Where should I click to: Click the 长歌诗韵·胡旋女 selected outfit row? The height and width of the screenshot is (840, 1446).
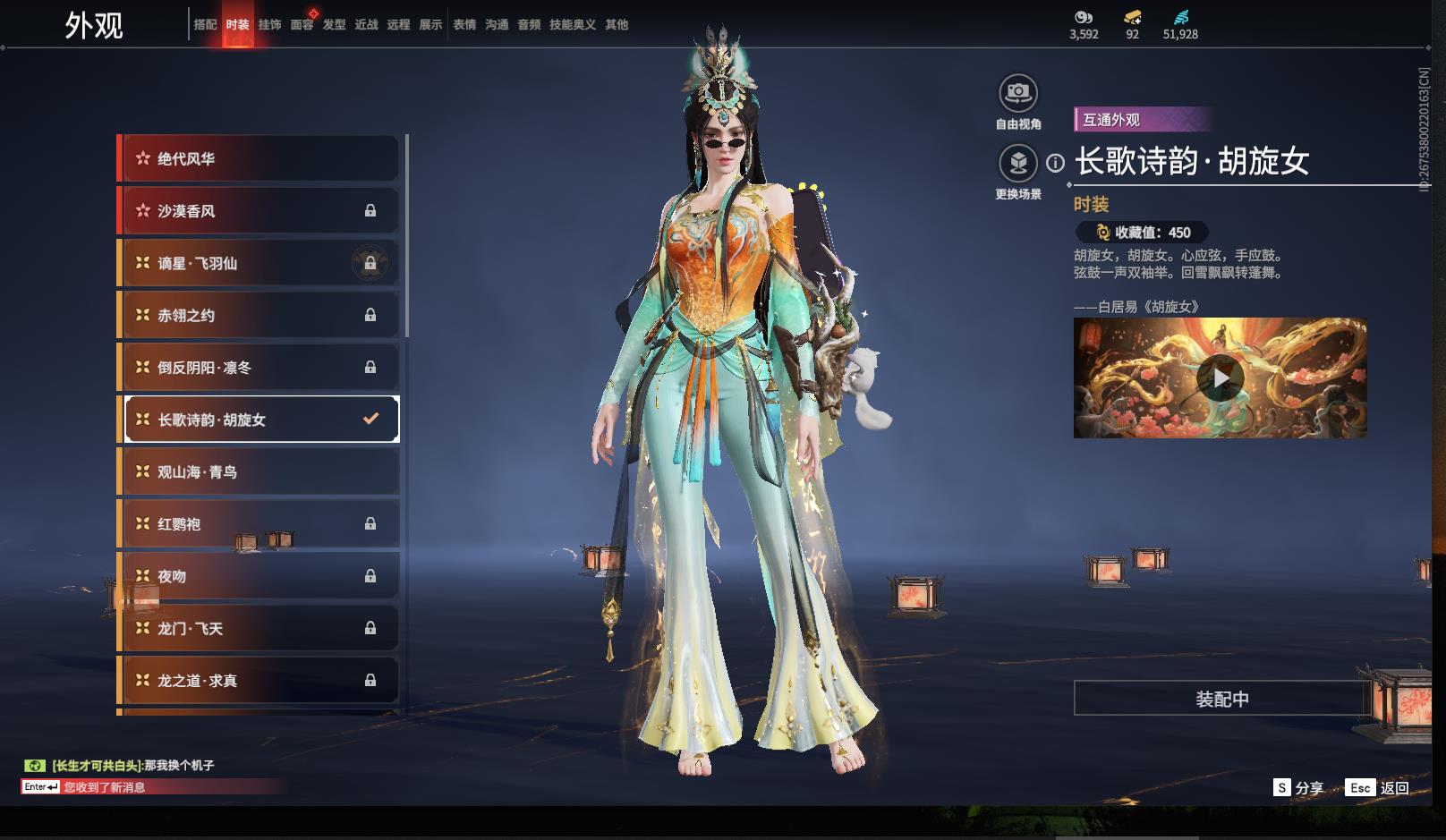[259, 420]
